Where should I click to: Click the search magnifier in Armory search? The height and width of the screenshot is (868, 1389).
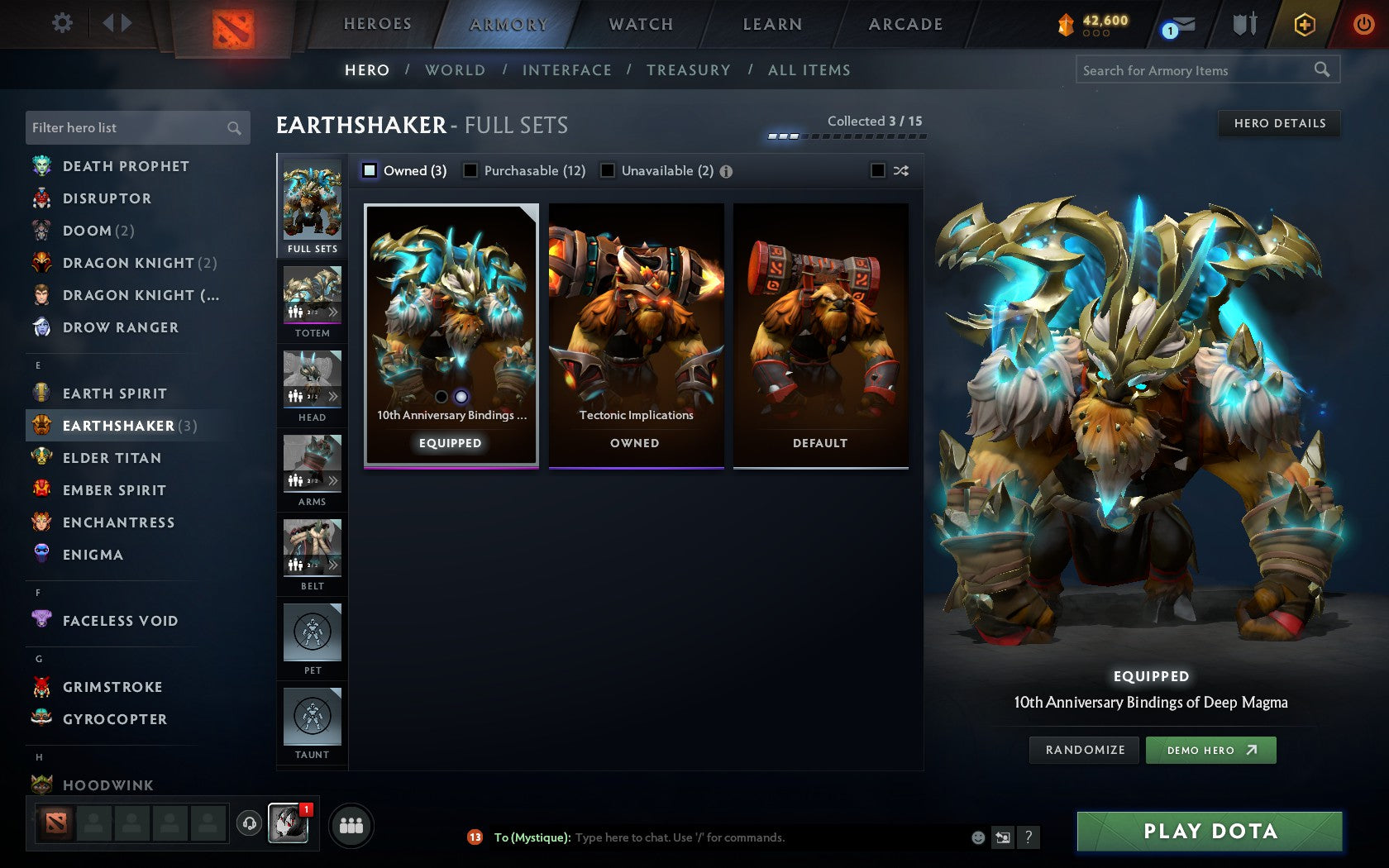click(x=1321, y=70)
